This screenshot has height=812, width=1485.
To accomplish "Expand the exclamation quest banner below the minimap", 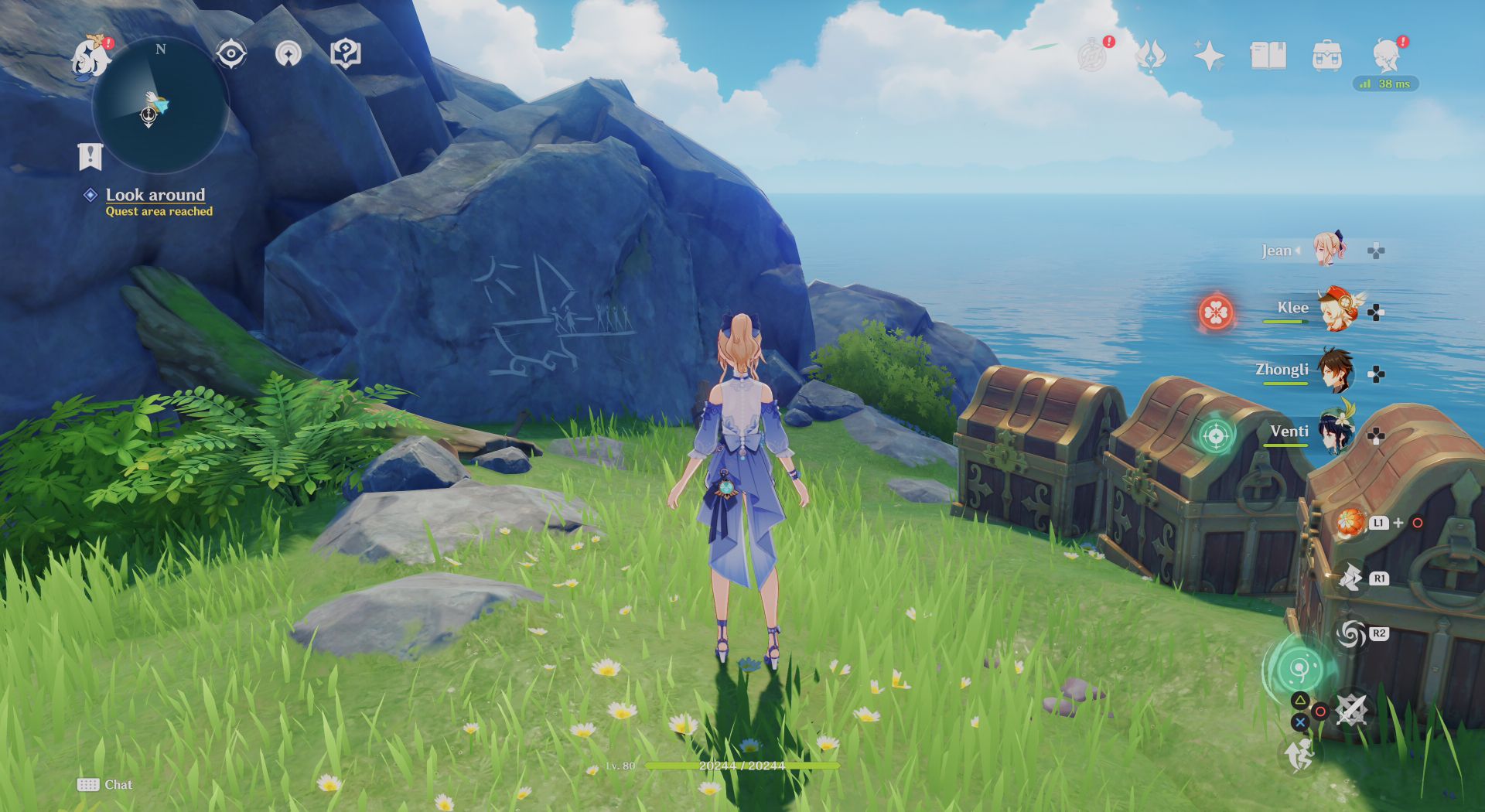I will click(90, 158).
